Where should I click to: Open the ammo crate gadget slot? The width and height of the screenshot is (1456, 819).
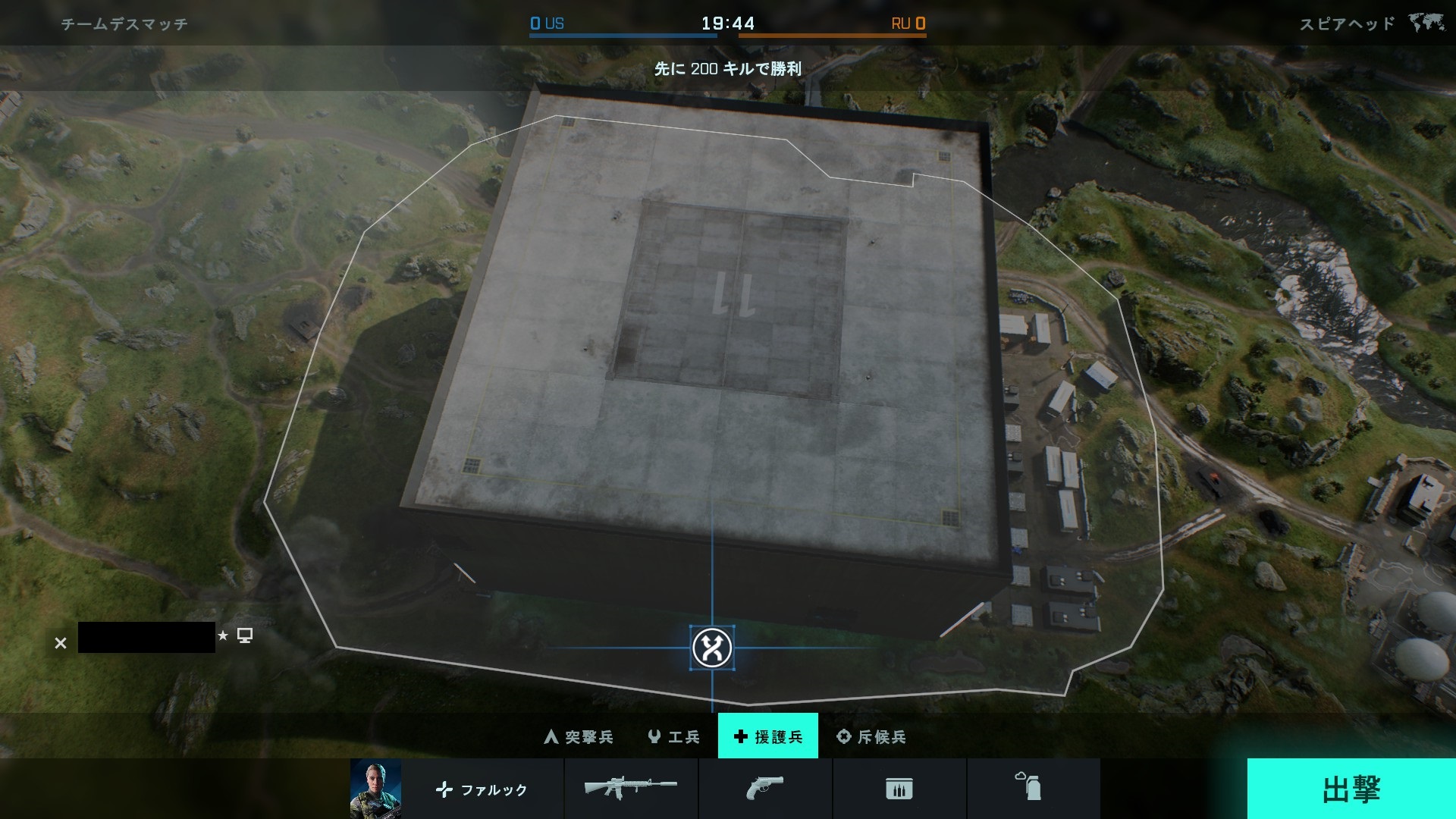(899, 789)
